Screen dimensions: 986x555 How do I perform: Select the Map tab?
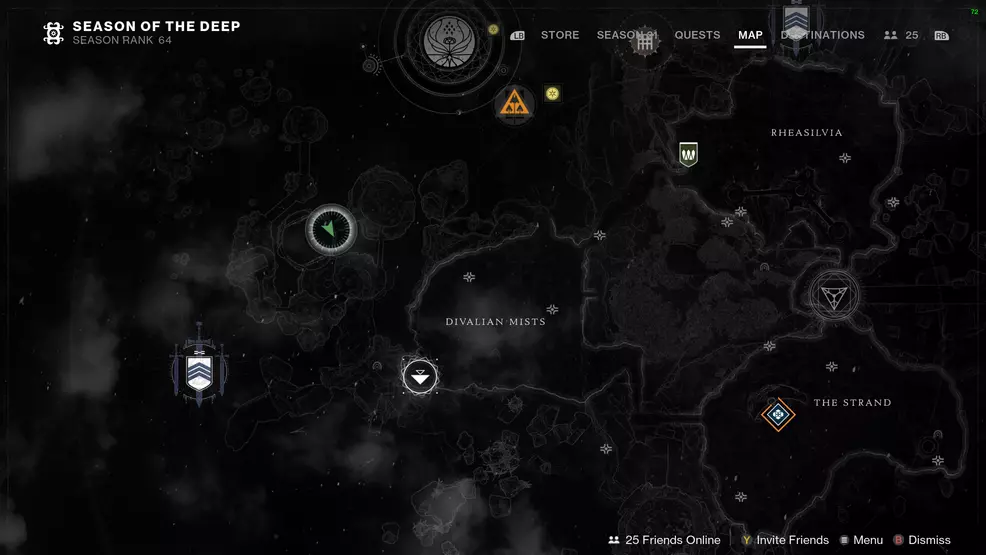pyautogui.click(x=750, y=35)
